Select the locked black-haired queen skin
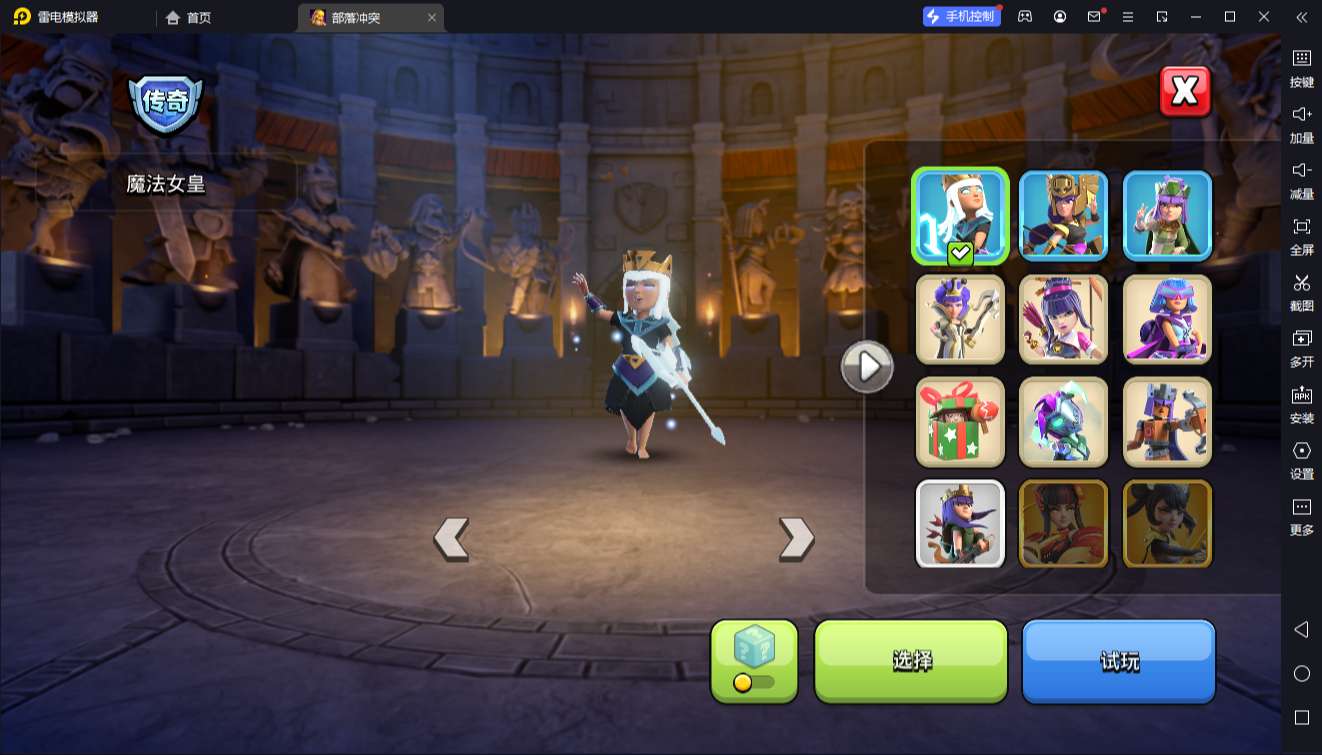1322x755 pixels. click(x=1167, y=524)
